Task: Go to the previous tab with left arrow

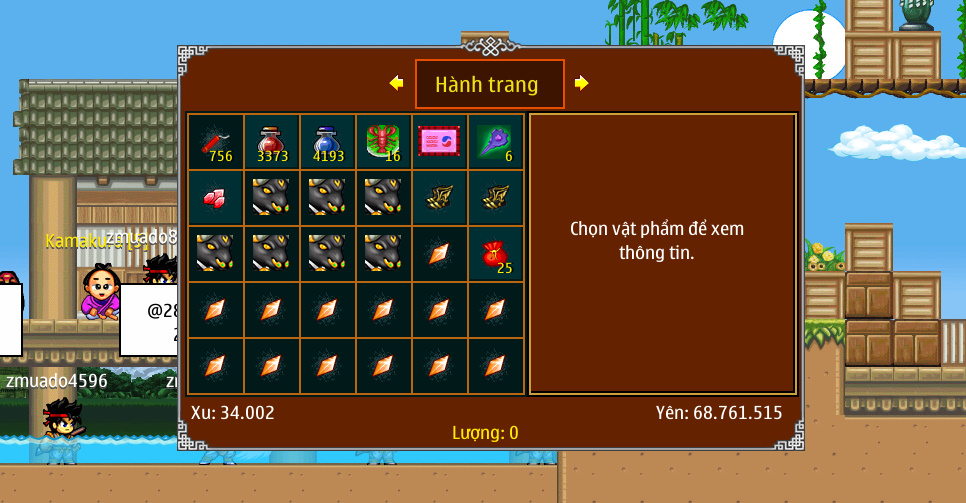Action: [x=396, y=83]
